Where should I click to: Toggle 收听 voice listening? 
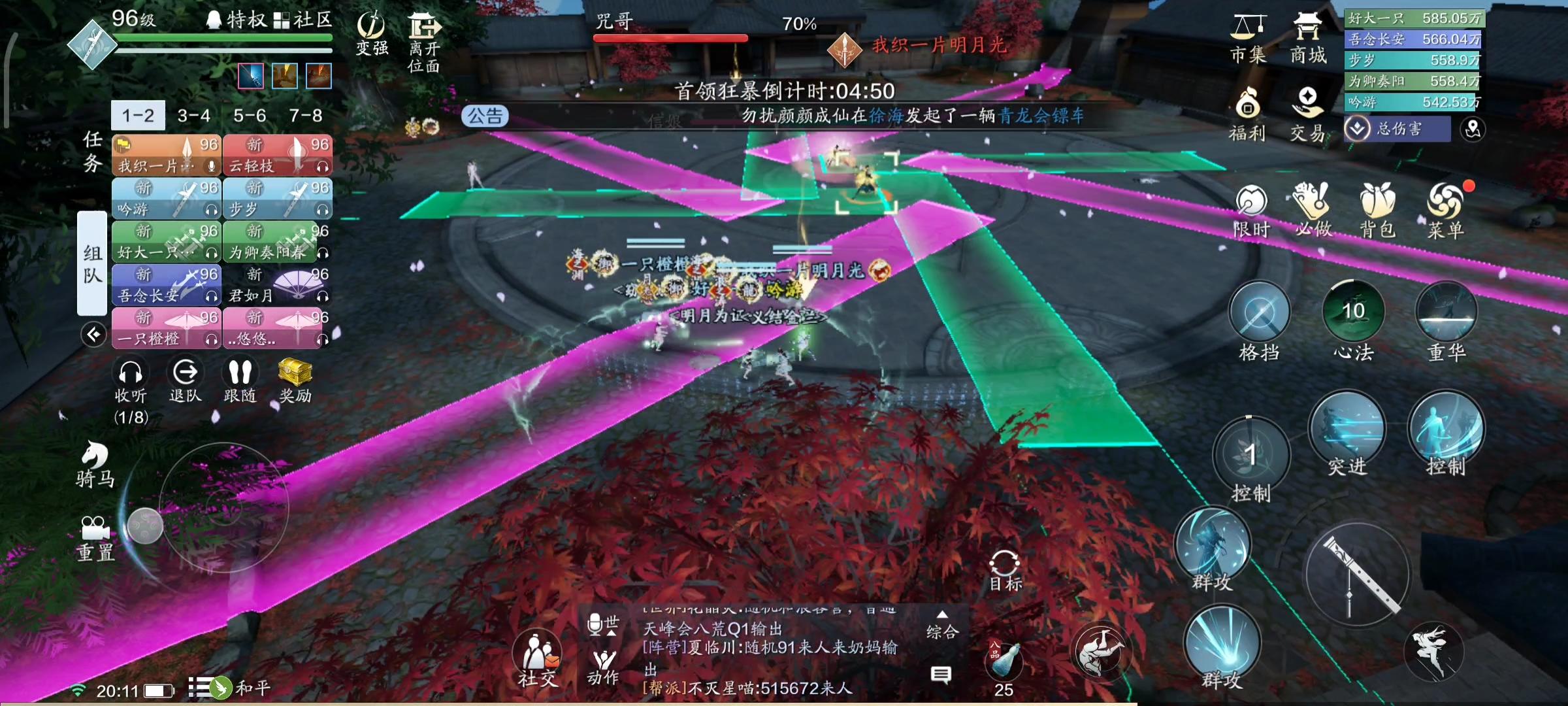coord(131,379)
